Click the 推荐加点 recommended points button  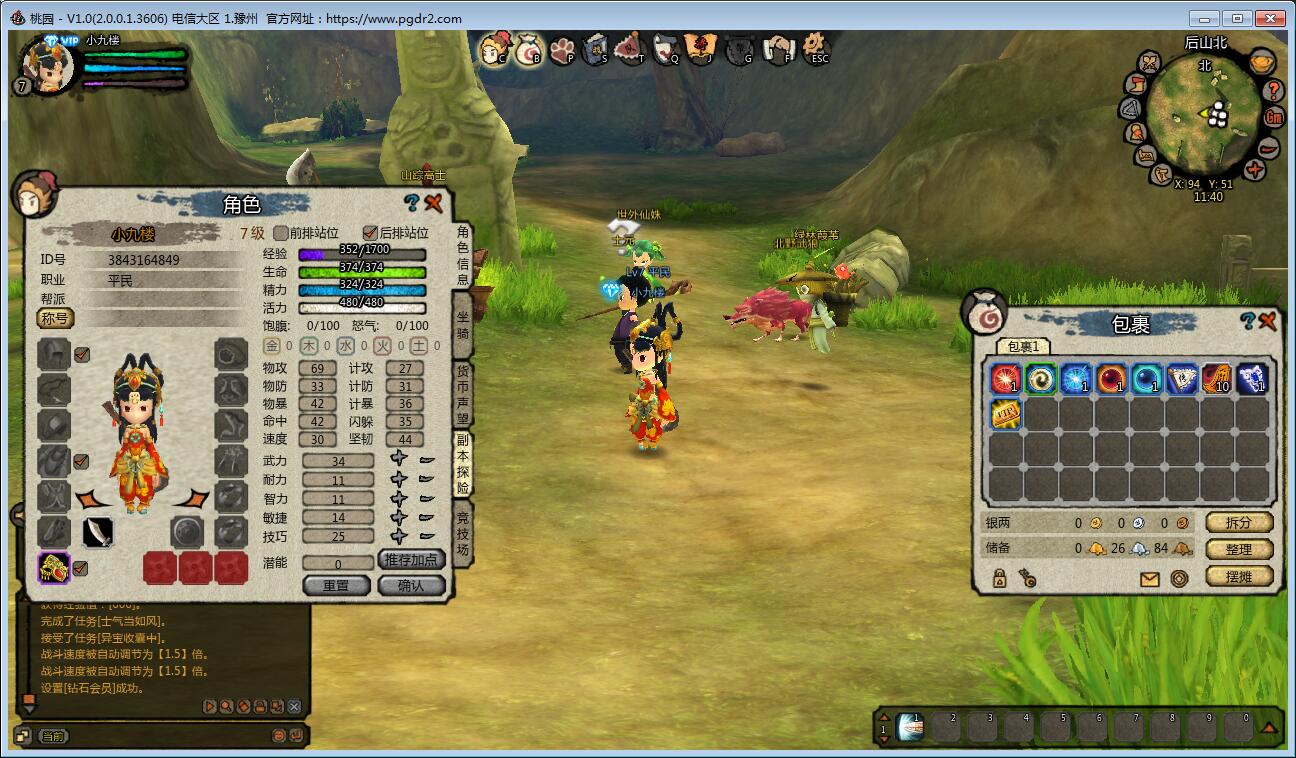coord(411,560)
